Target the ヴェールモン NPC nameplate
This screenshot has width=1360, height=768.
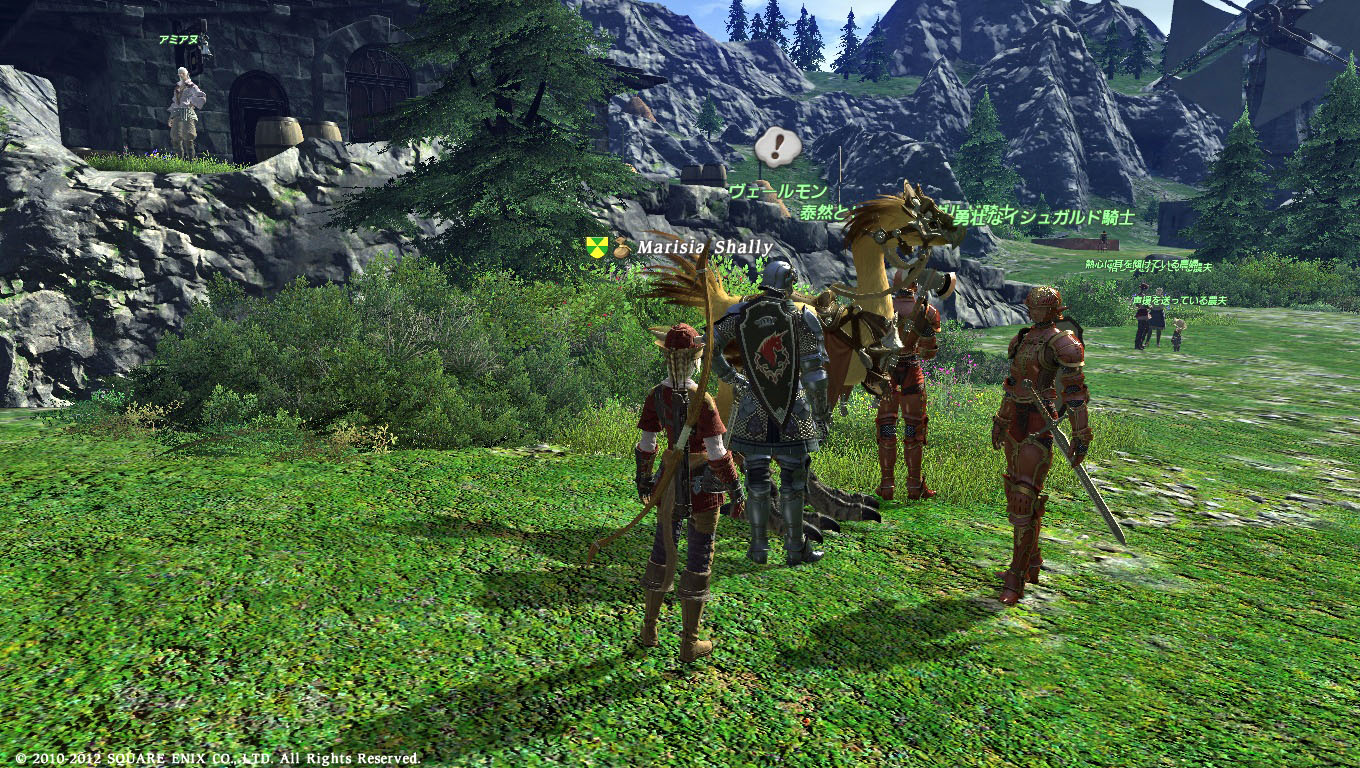[x=777, y=191]
